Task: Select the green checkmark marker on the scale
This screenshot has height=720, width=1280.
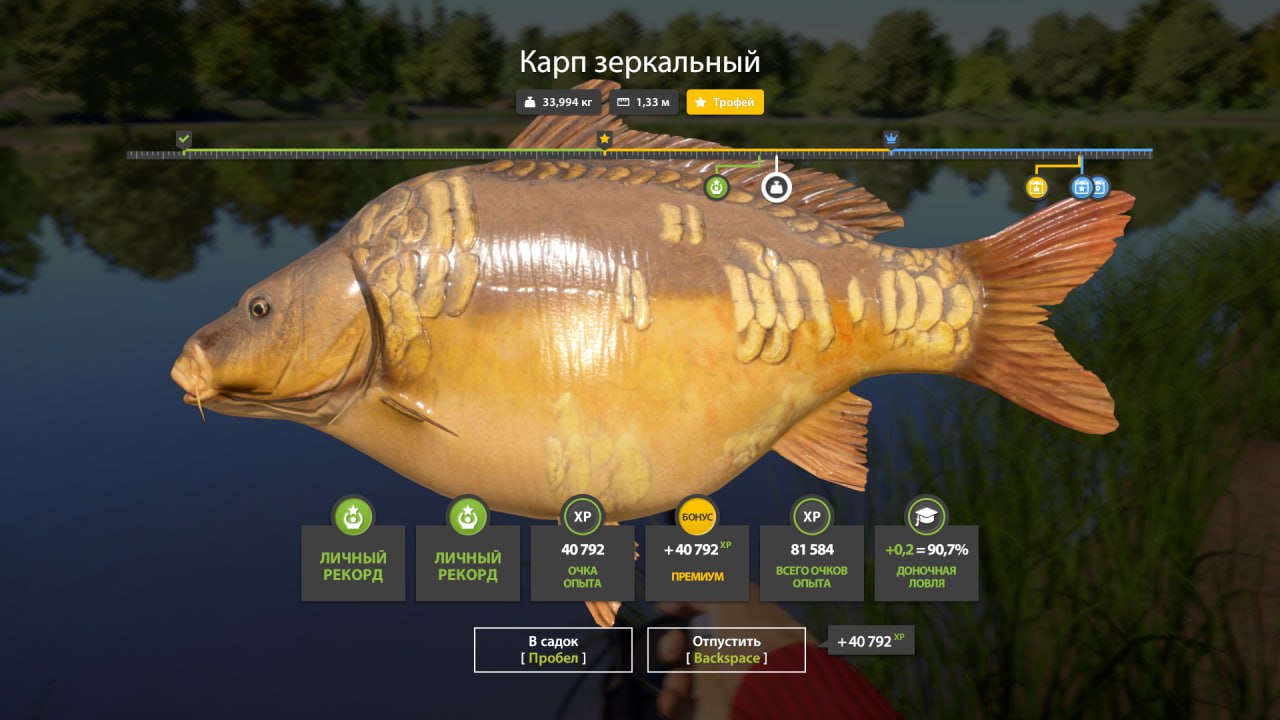Action: coord(184,139)
